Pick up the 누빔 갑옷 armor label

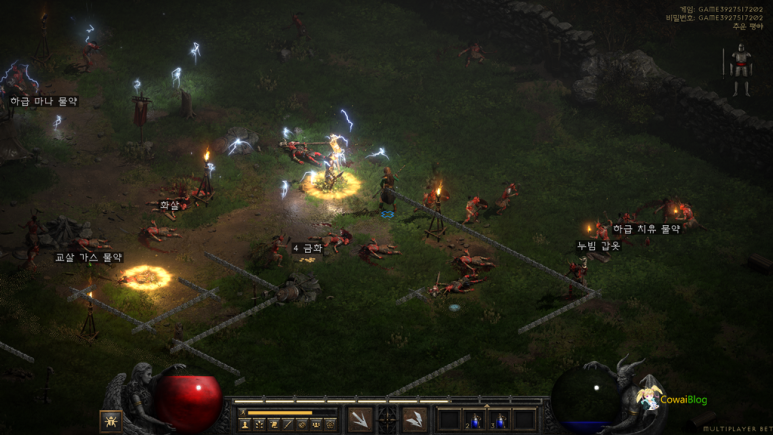pos(598,246)
